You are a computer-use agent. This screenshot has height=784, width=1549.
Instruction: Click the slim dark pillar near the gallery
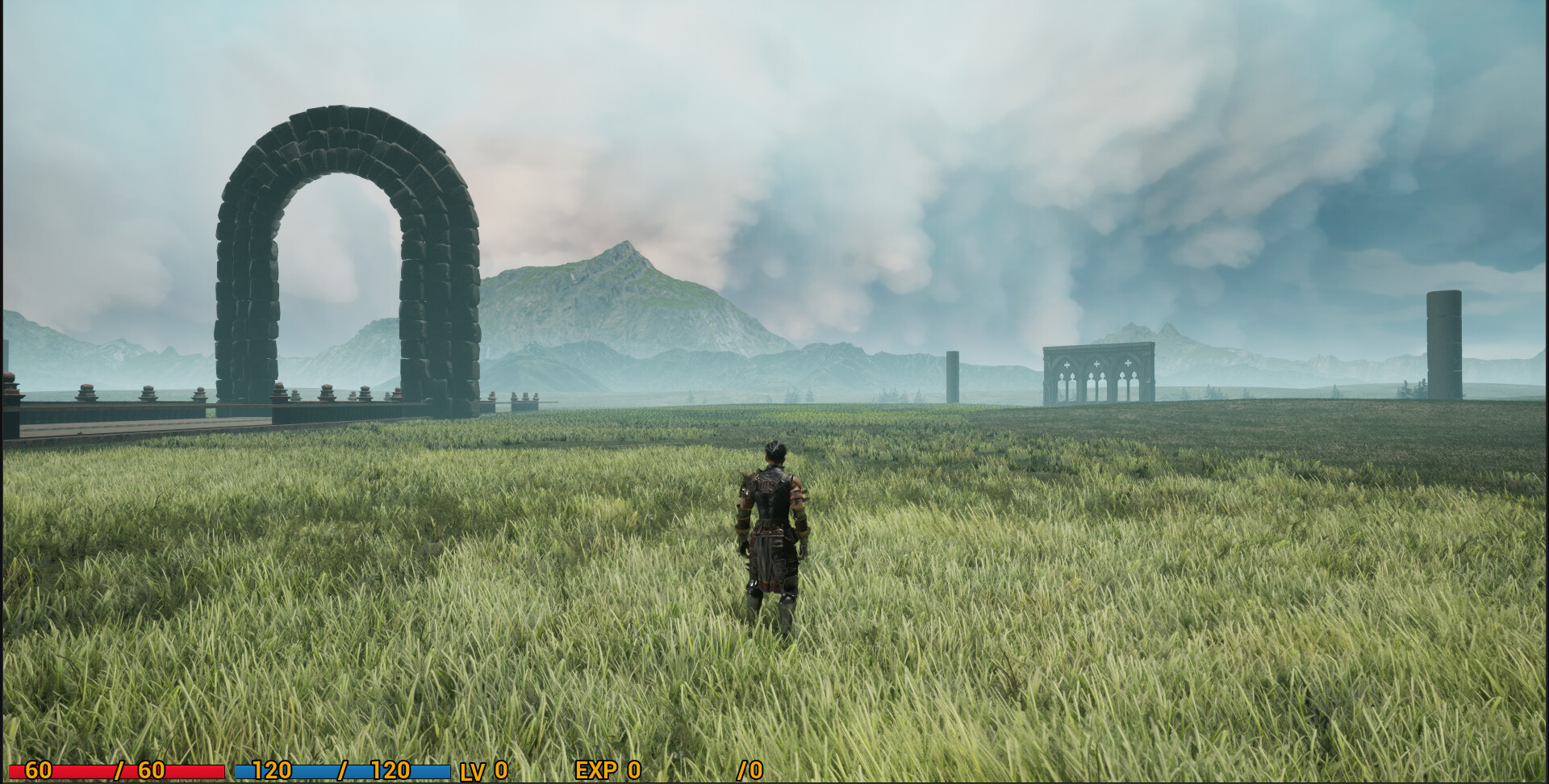click(952, 375)
